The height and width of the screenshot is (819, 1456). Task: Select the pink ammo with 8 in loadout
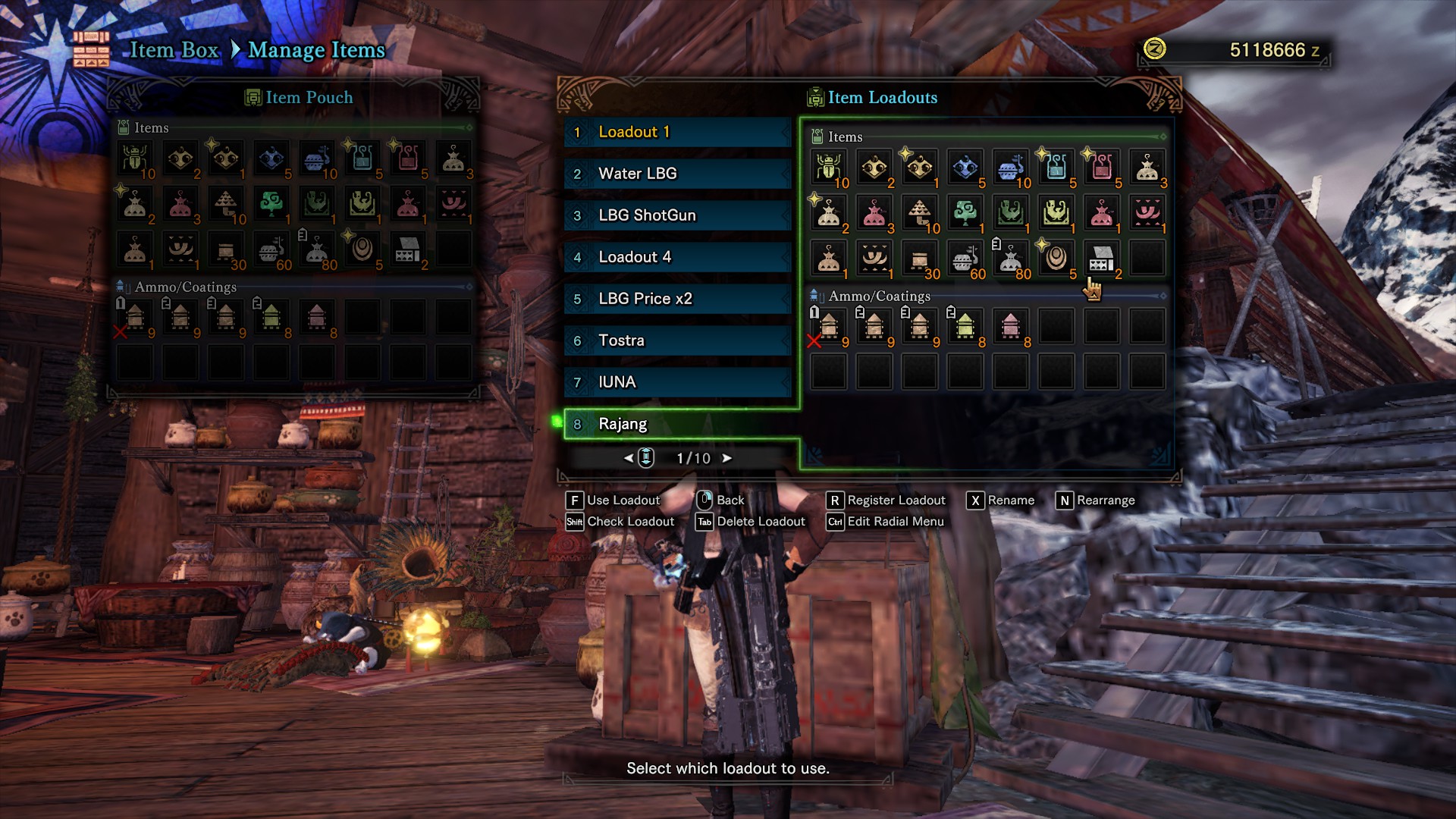(x=1010, y=327)
